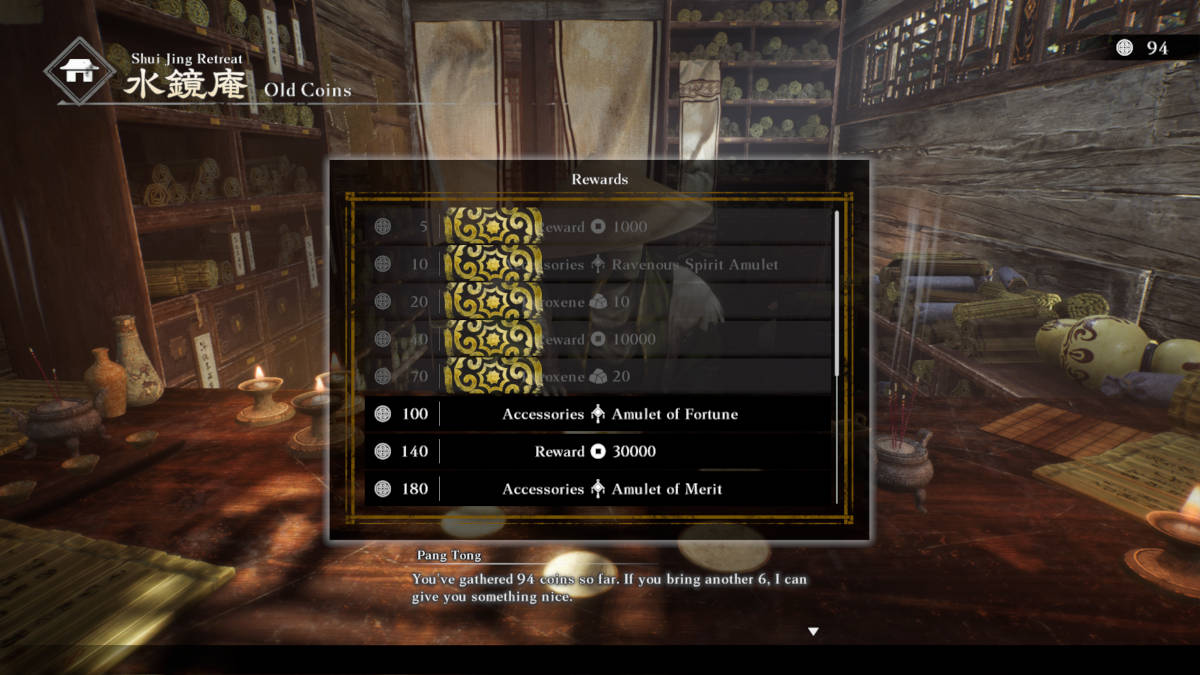The height and width of the screenshot is (675, 1200).
Task: Select the 100-coin Amulet of Fortune reward row
Action: 598,414
